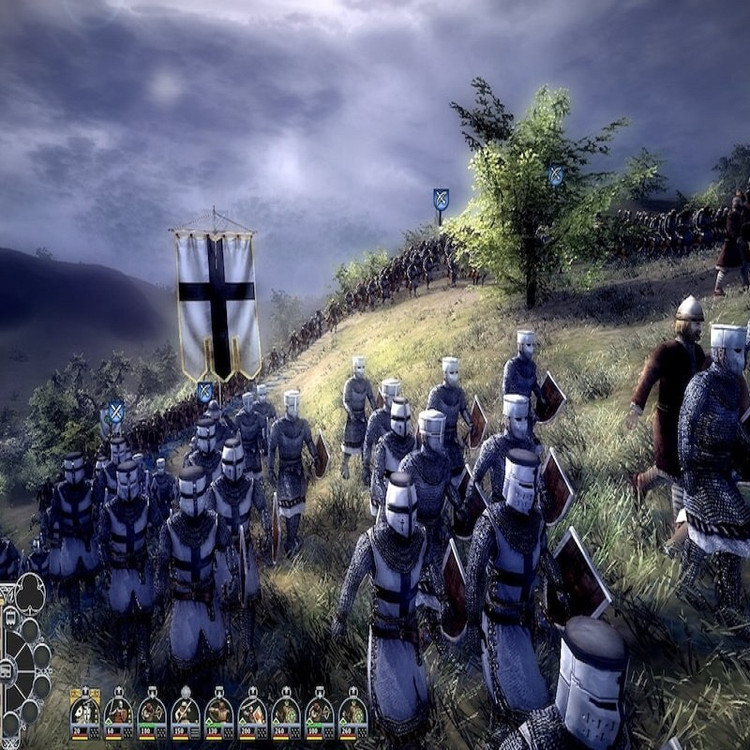Pick the unit card numbered 130

pyautogui.click(x=219, y=713)
